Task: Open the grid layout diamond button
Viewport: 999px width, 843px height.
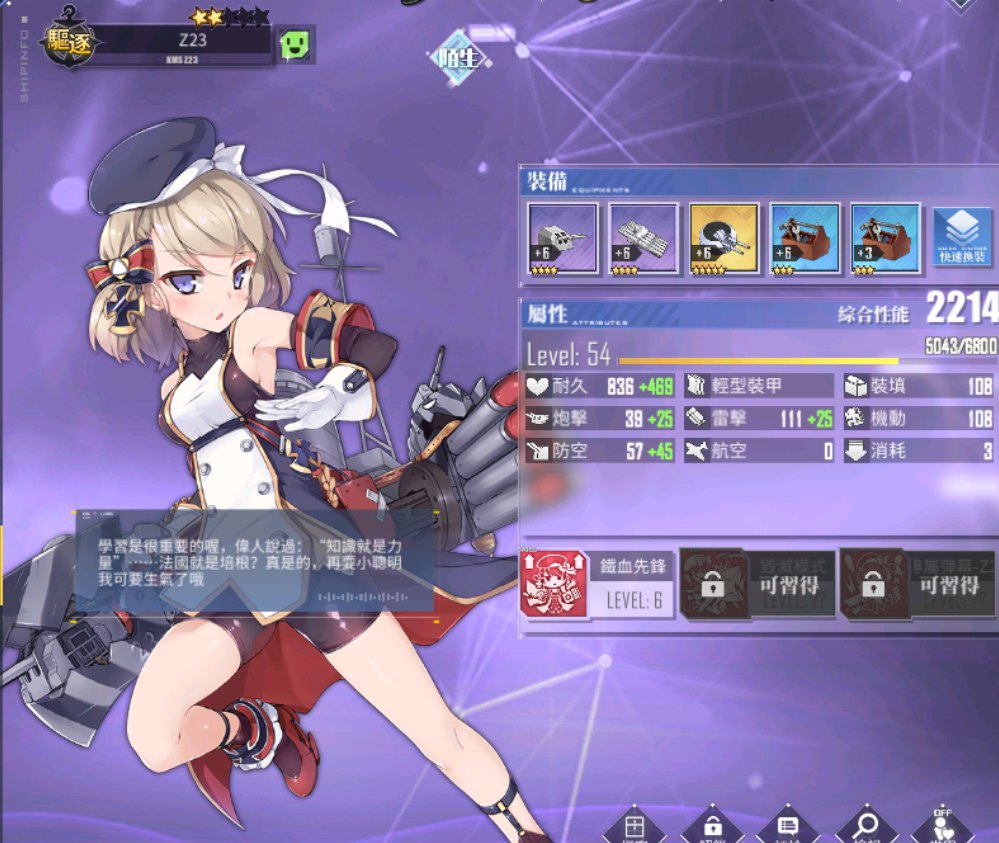Action: coord(634,828)
